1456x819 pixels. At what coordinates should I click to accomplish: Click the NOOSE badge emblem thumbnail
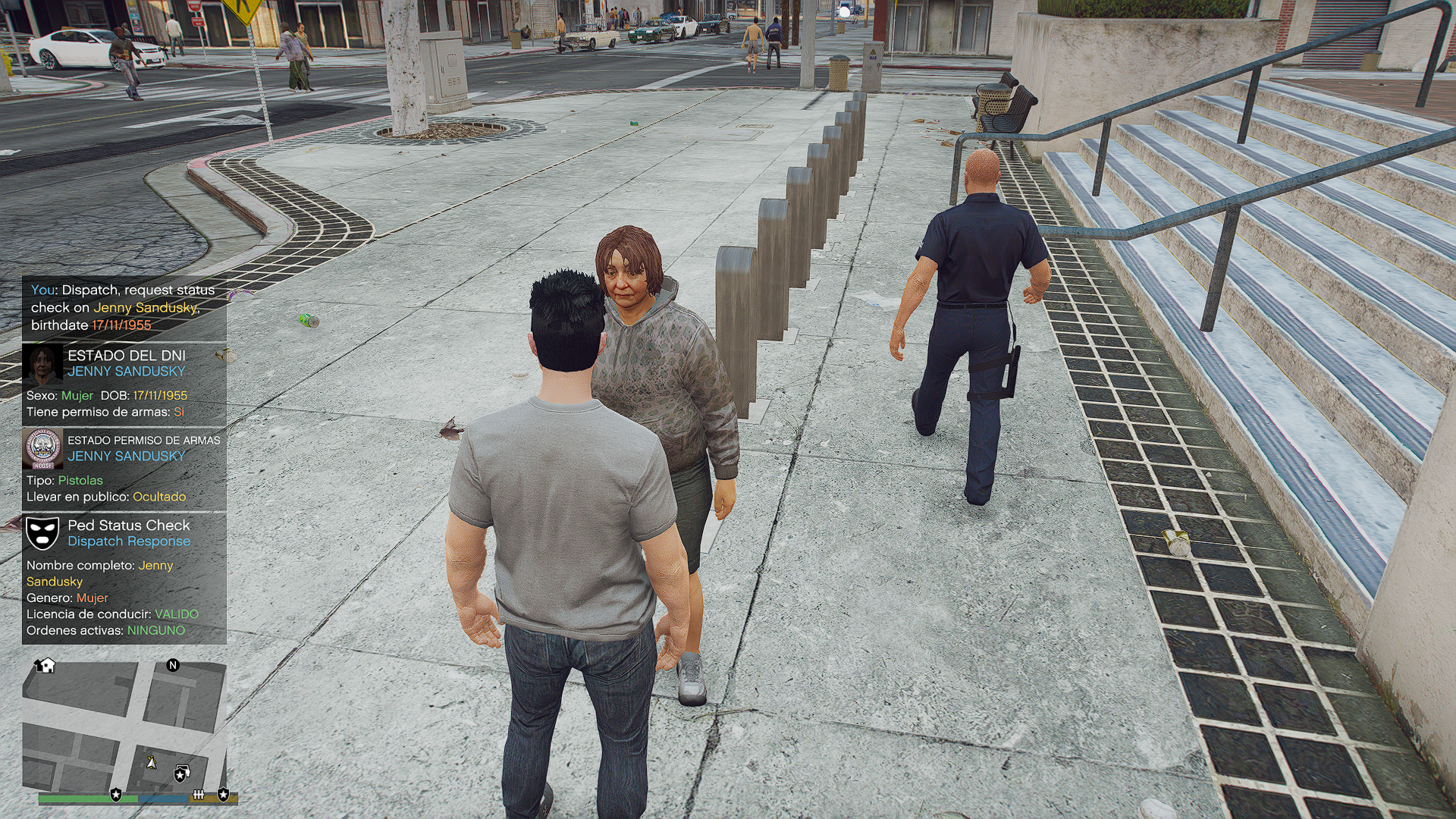[x=42, y=448]
